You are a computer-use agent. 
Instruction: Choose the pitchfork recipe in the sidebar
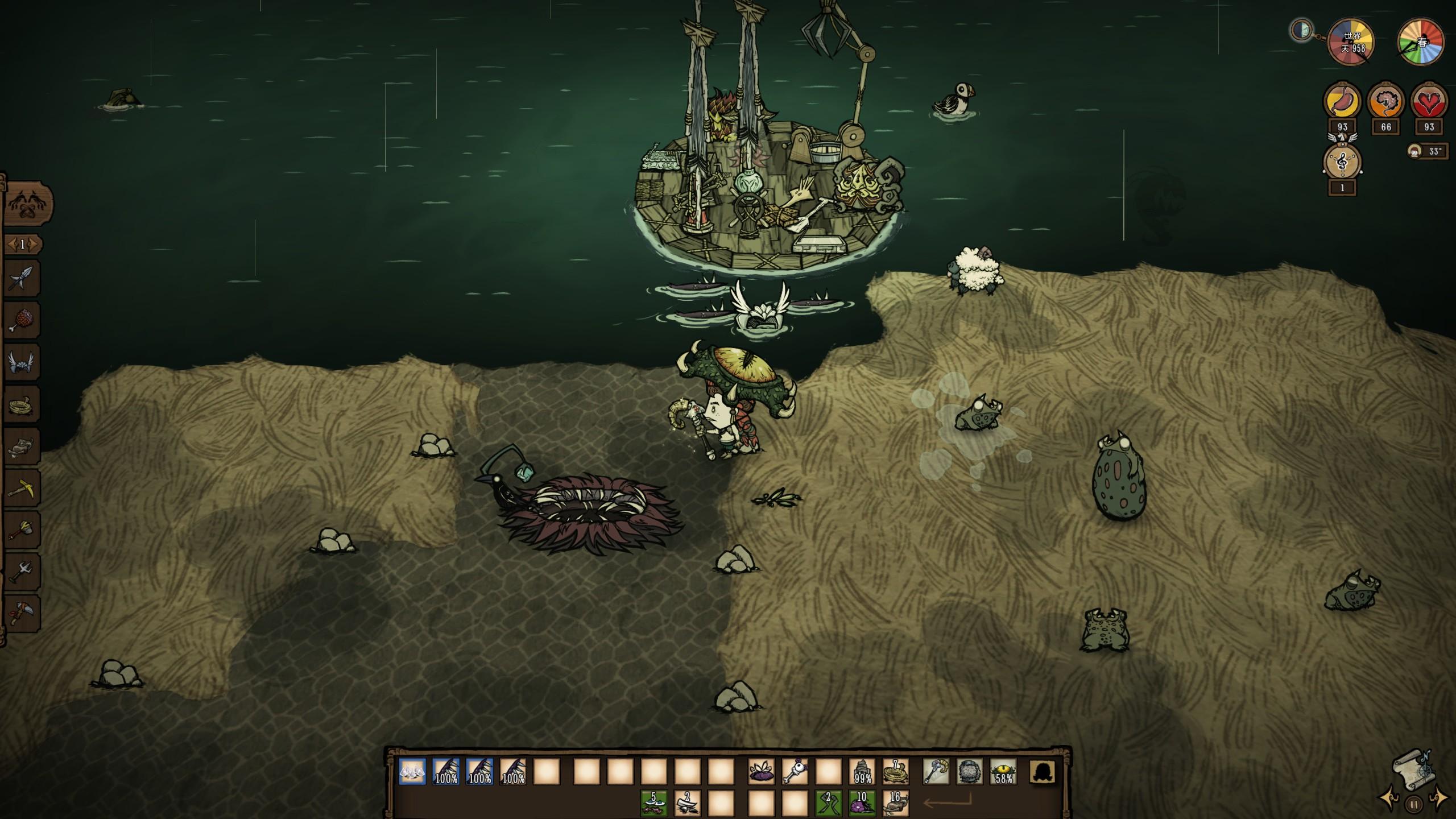22,572
